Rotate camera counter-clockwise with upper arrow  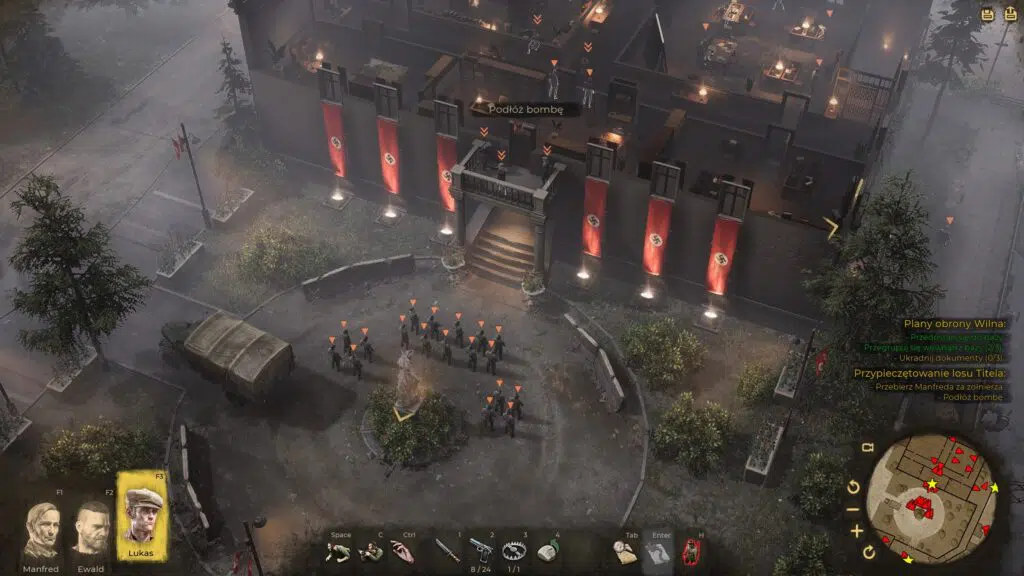(853, 486)
